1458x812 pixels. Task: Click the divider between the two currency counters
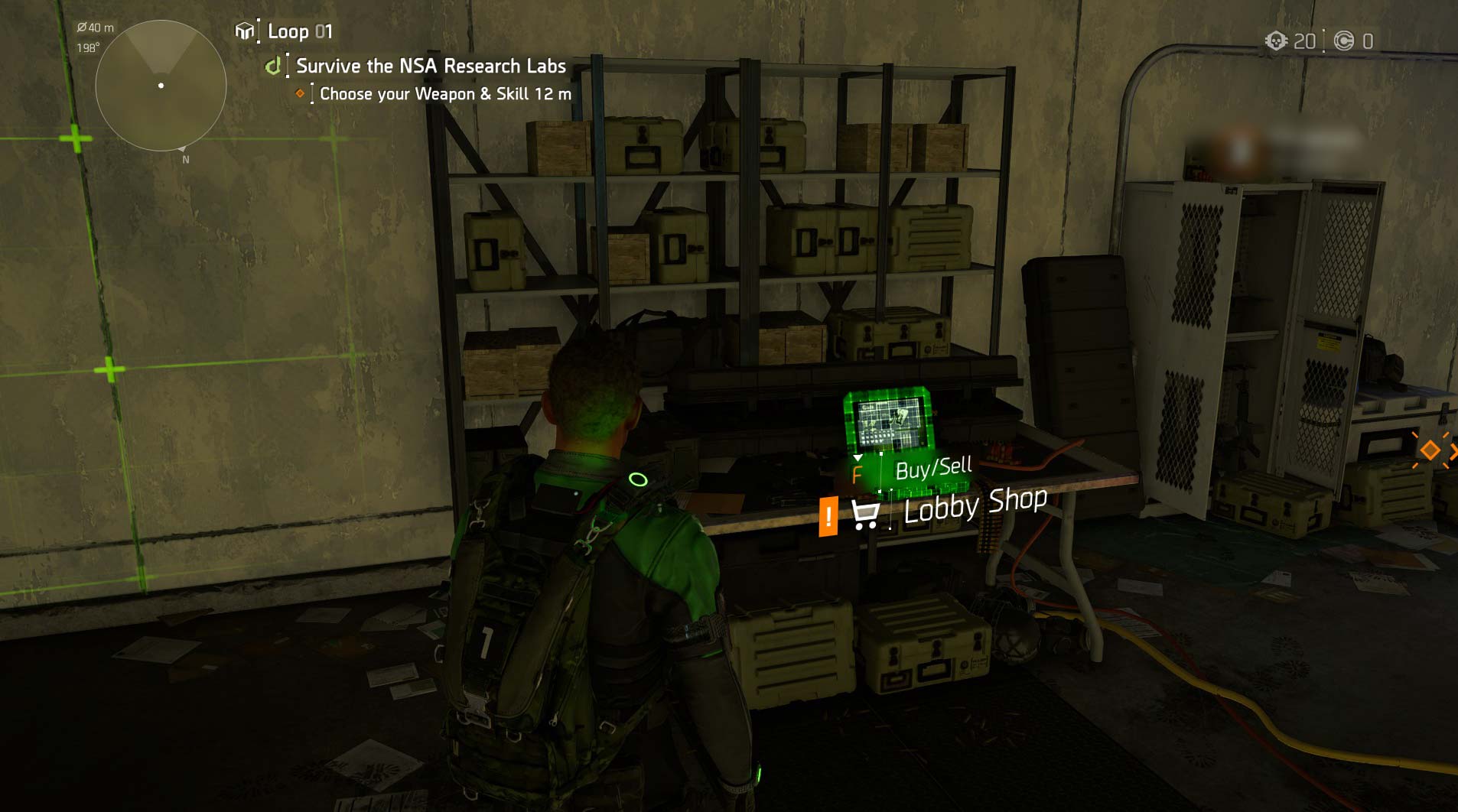[1326, 40]
